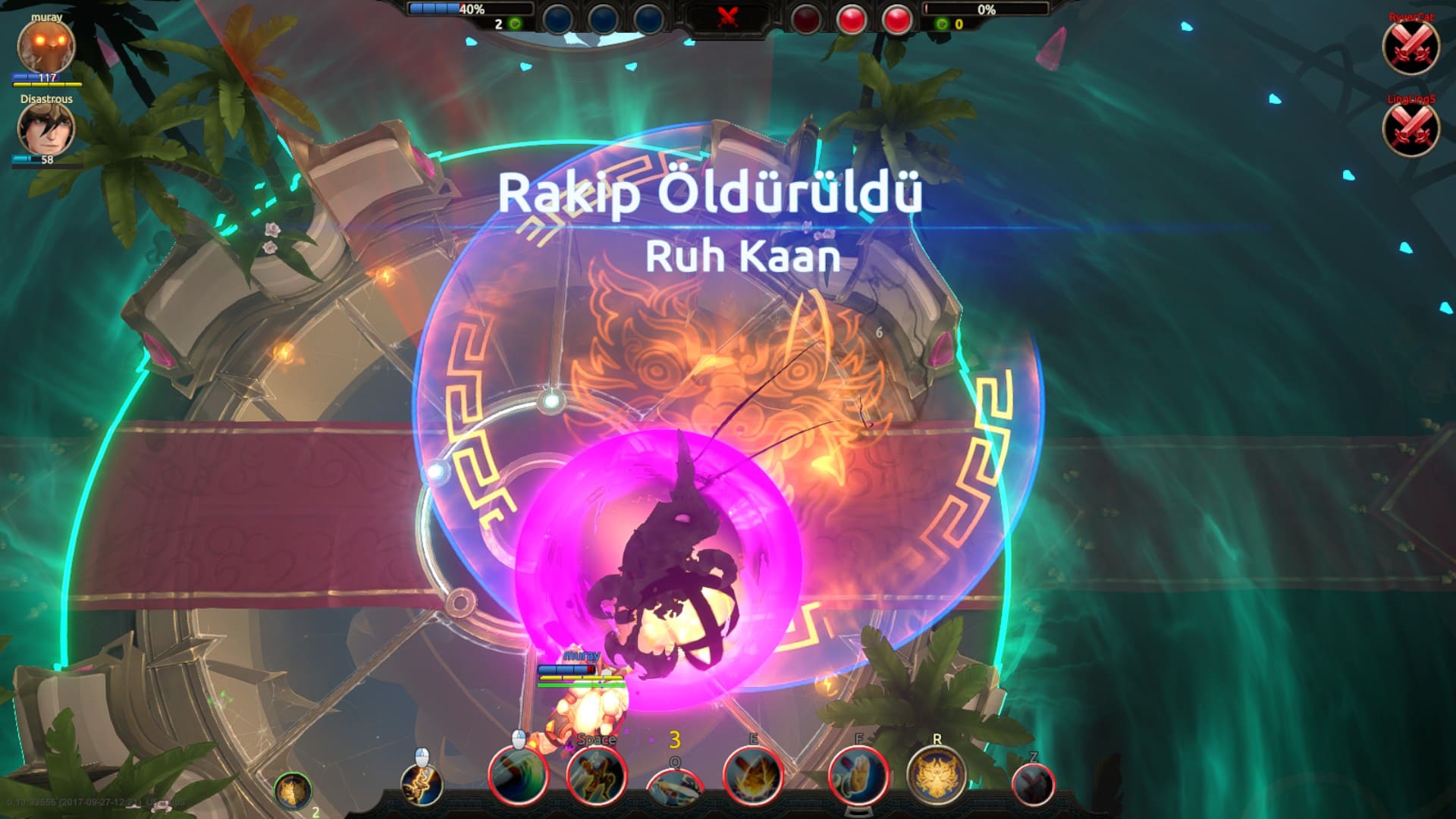Click RyverCat's crossed-swords enemy icon
This screenshot has height=819, width=1456.
coord(1410,48)
